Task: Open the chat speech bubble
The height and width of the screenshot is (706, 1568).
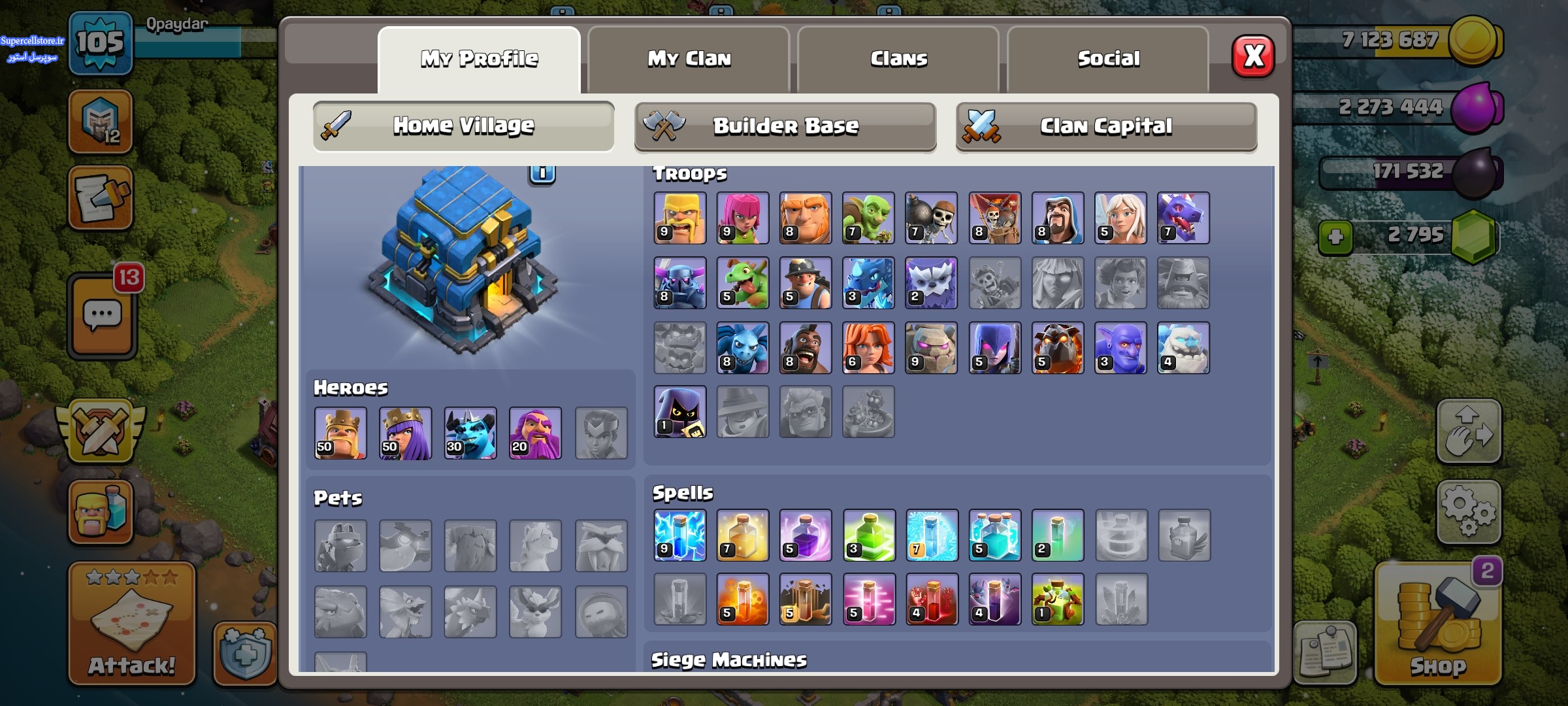Action: [103, 316]
